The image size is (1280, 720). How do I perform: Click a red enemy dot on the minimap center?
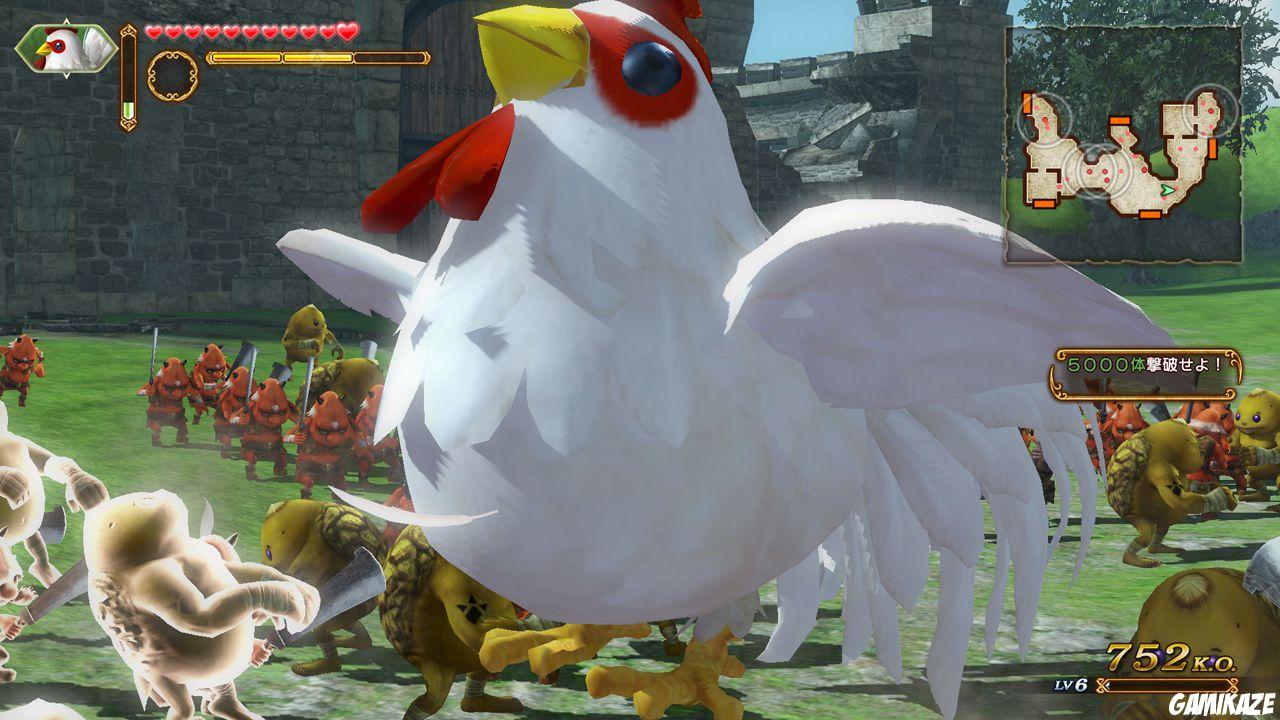[1105, 171]
